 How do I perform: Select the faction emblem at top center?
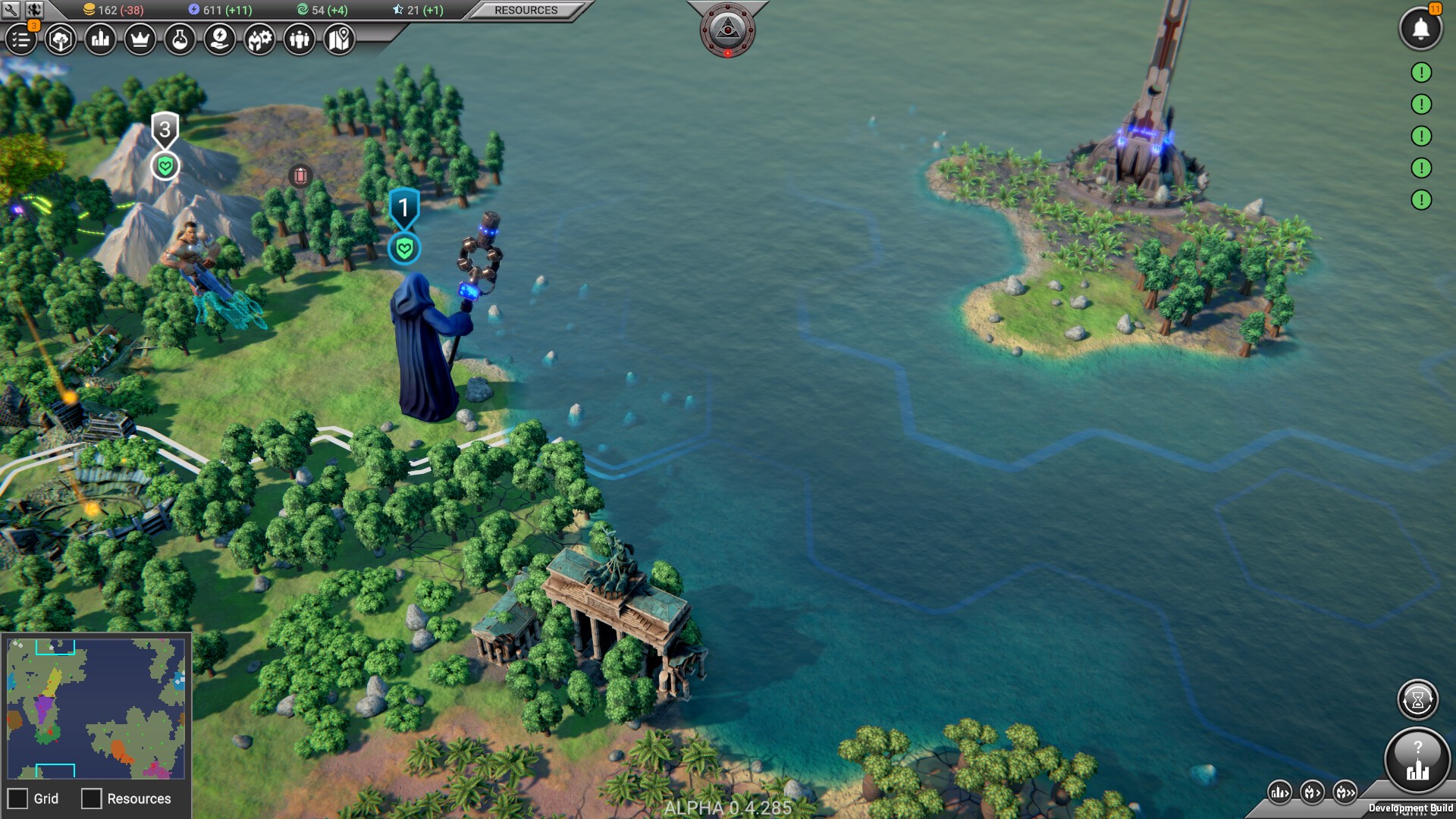click(727, 28)
